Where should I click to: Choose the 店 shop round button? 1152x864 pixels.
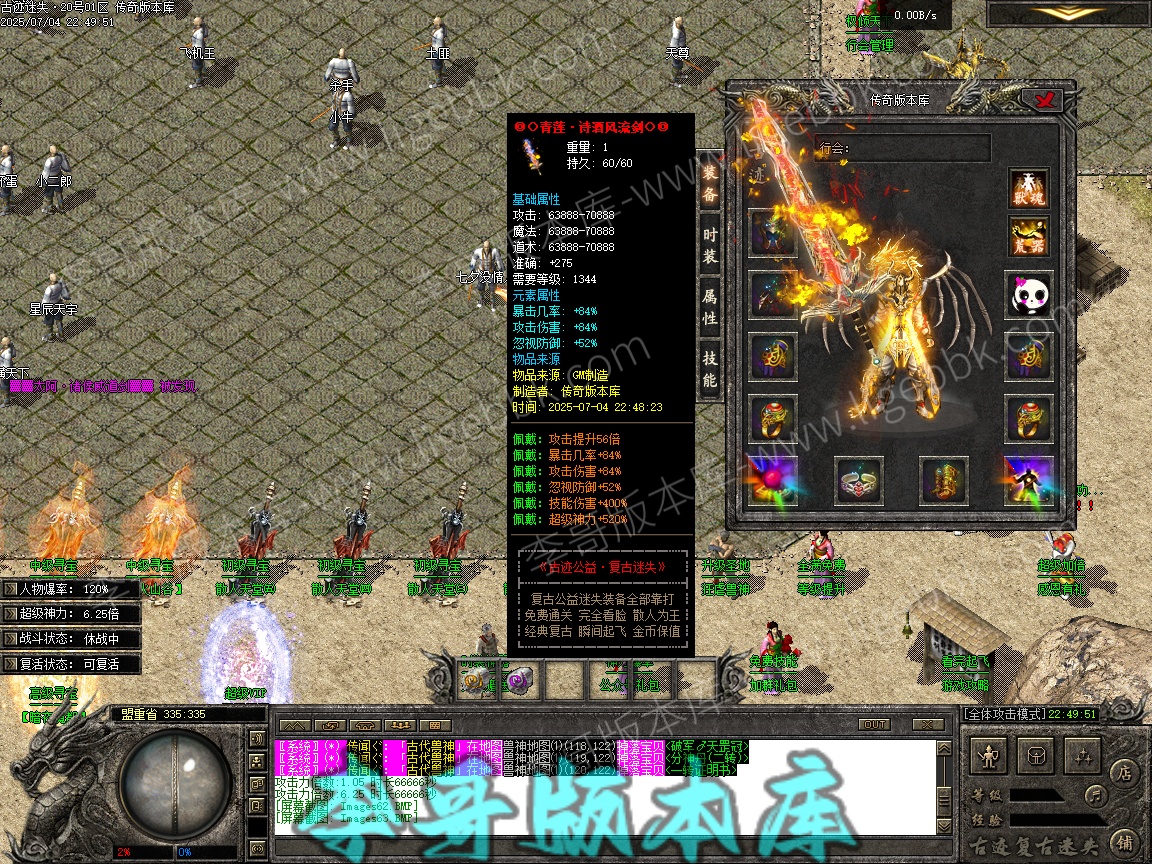(1123, 772)
